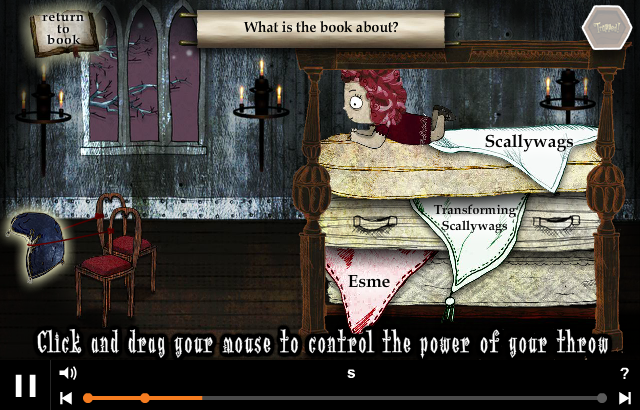The height and width of the screenshot is (410, 640).
Task: Pause the playback
Action: (x=26, y=385)
